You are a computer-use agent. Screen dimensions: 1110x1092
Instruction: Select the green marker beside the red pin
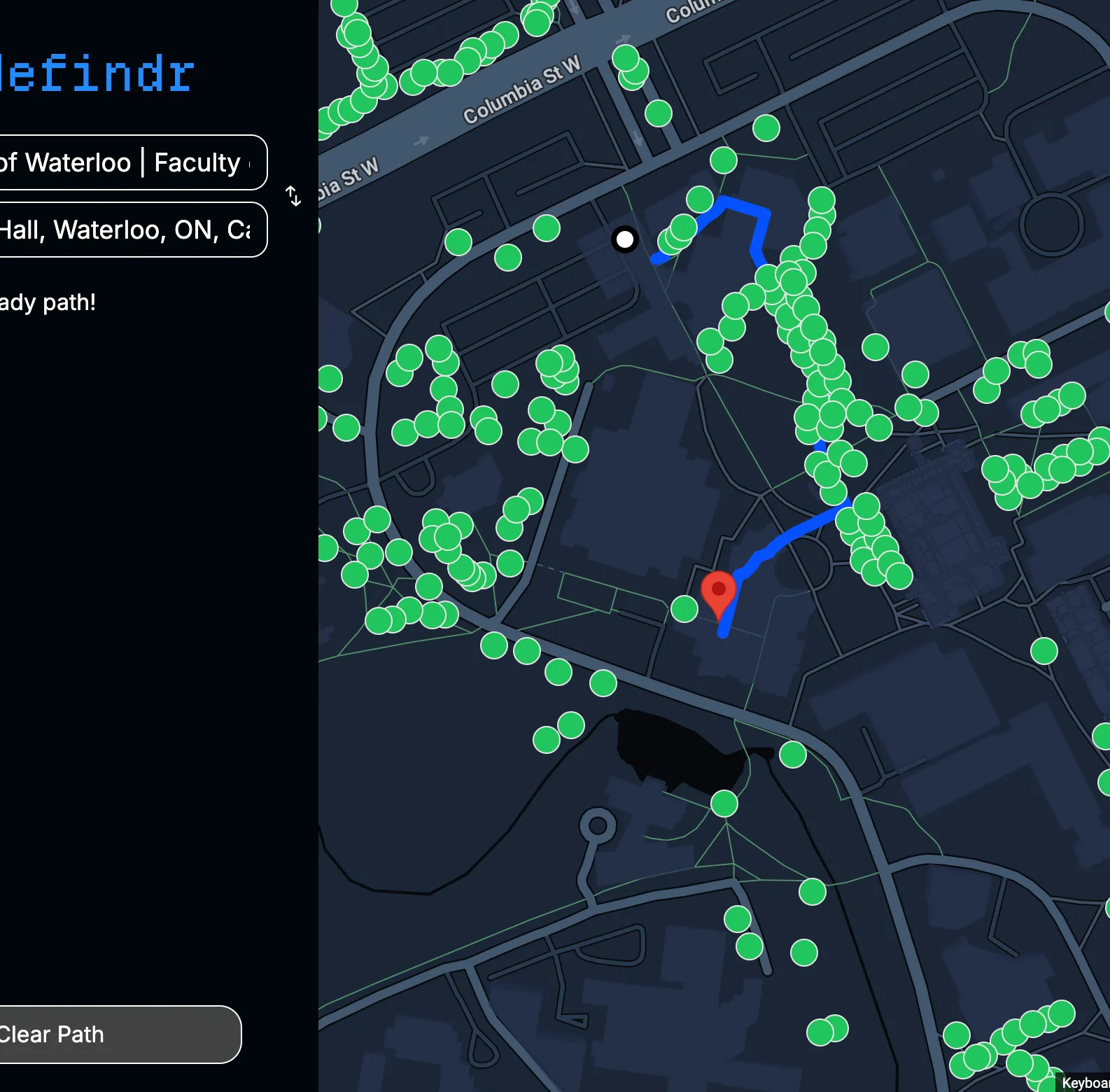pos(684,609)
